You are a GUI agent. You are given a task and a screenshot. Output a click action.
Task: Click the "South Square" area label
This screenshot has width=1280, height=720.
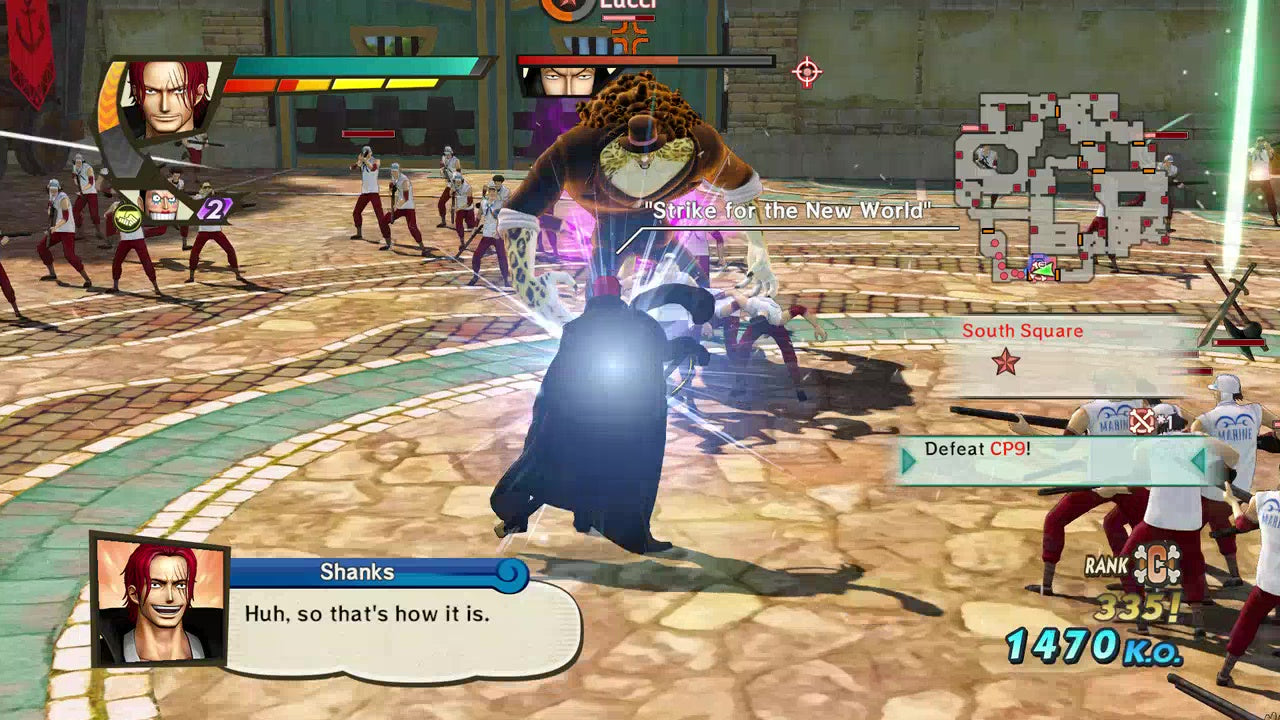(1023, 330)
